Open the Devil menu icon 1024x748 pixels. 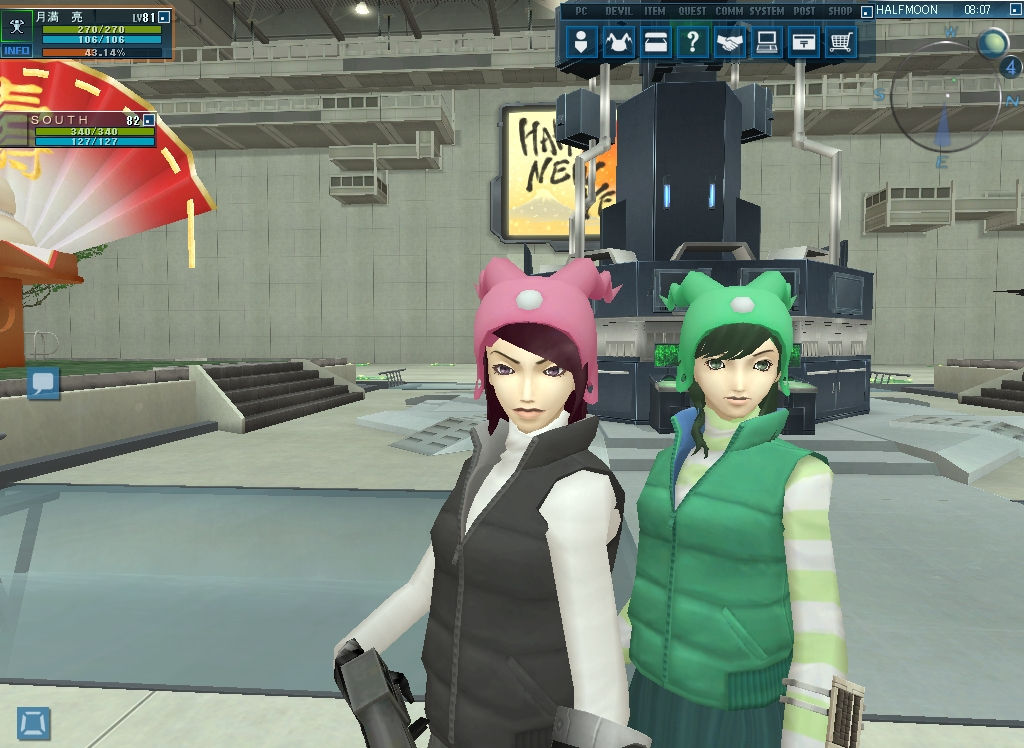point(620,42)
